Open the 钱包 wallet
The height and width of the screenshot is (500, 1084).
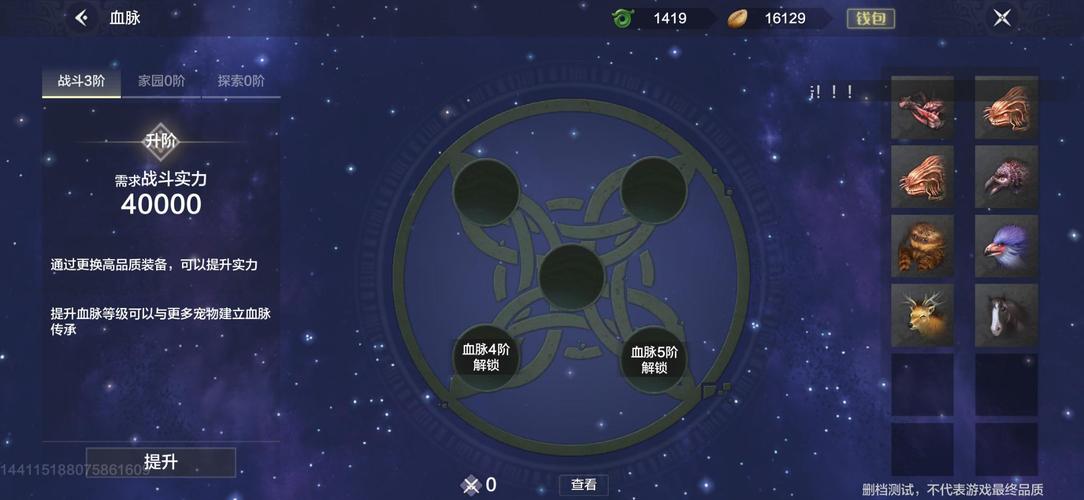(870, 18)
